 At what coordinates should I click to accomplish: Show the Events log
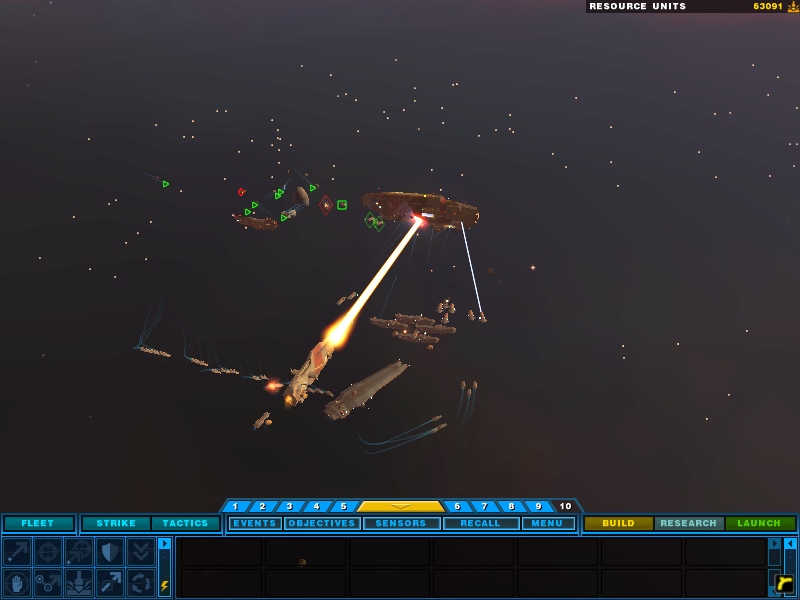(255, 523)
